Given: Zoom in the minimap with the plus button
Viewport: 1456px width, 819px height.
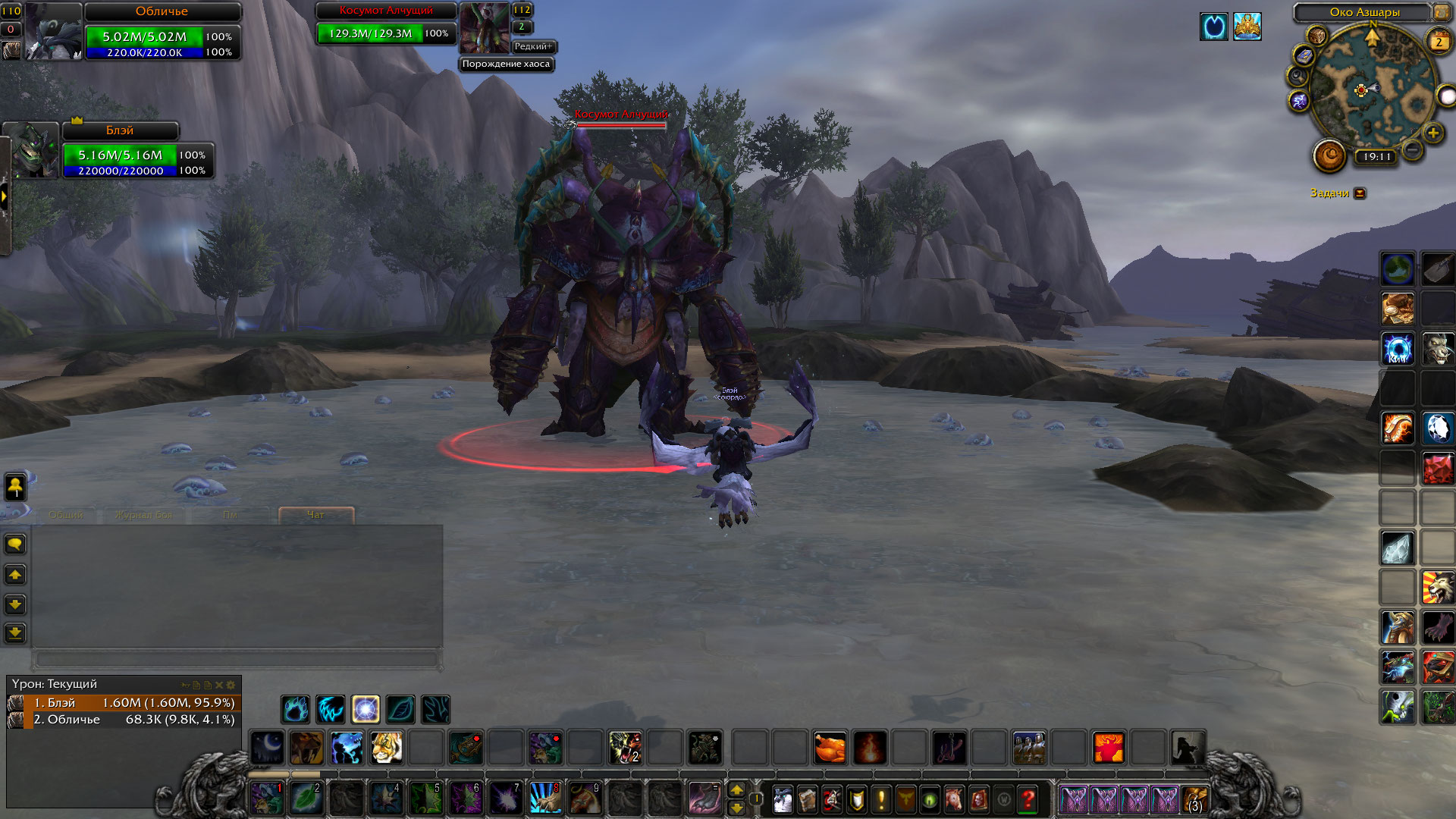Looking at the screenshot, I should point(1432,133).
